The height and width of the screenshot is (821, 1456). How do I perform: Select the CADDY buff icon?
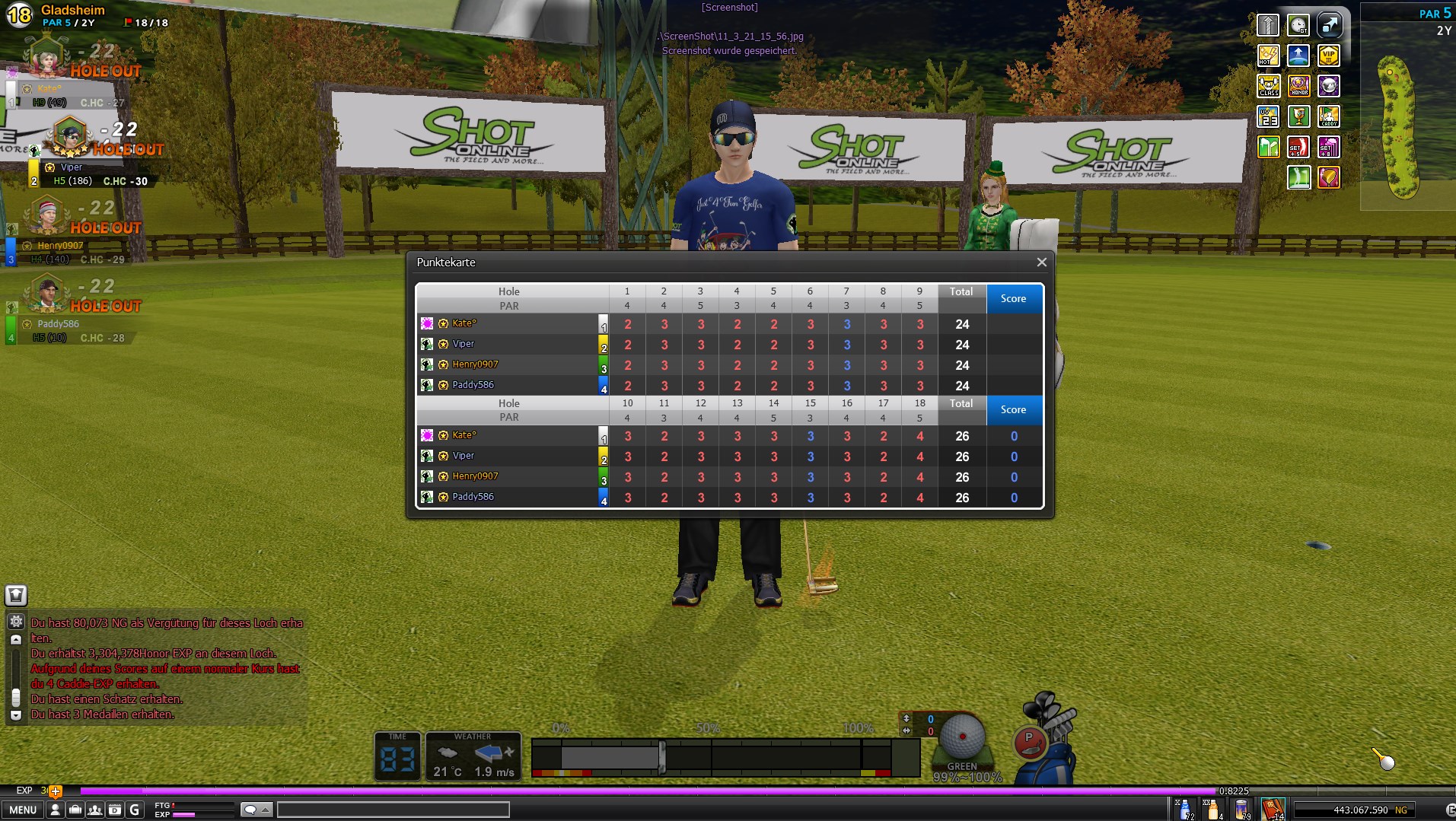(1329, 116)
